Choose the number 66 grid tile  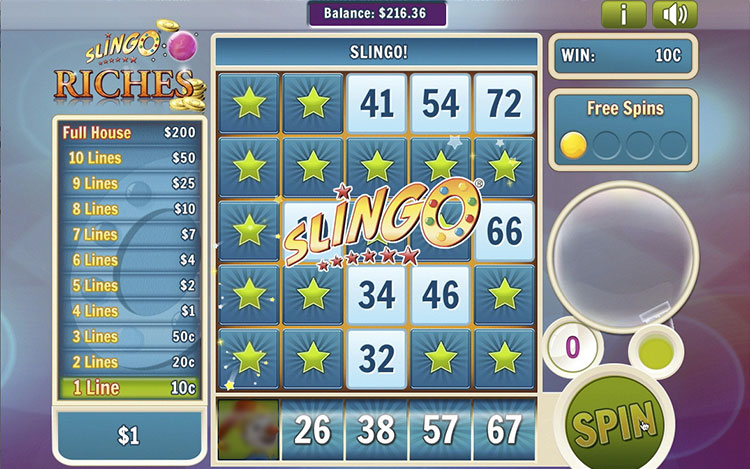click(504, 231)
